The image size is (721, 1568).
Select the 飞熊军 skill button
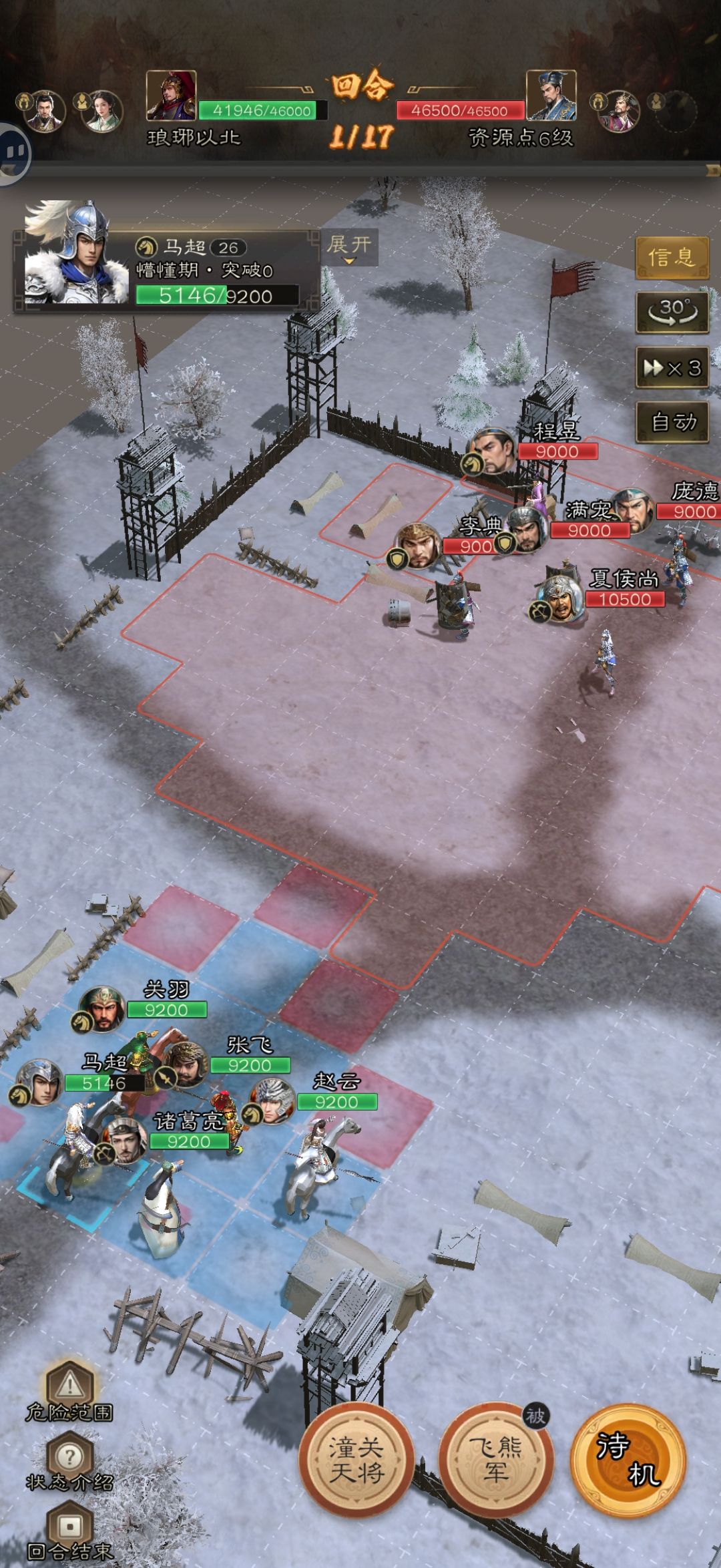[x=495, y=1459]
